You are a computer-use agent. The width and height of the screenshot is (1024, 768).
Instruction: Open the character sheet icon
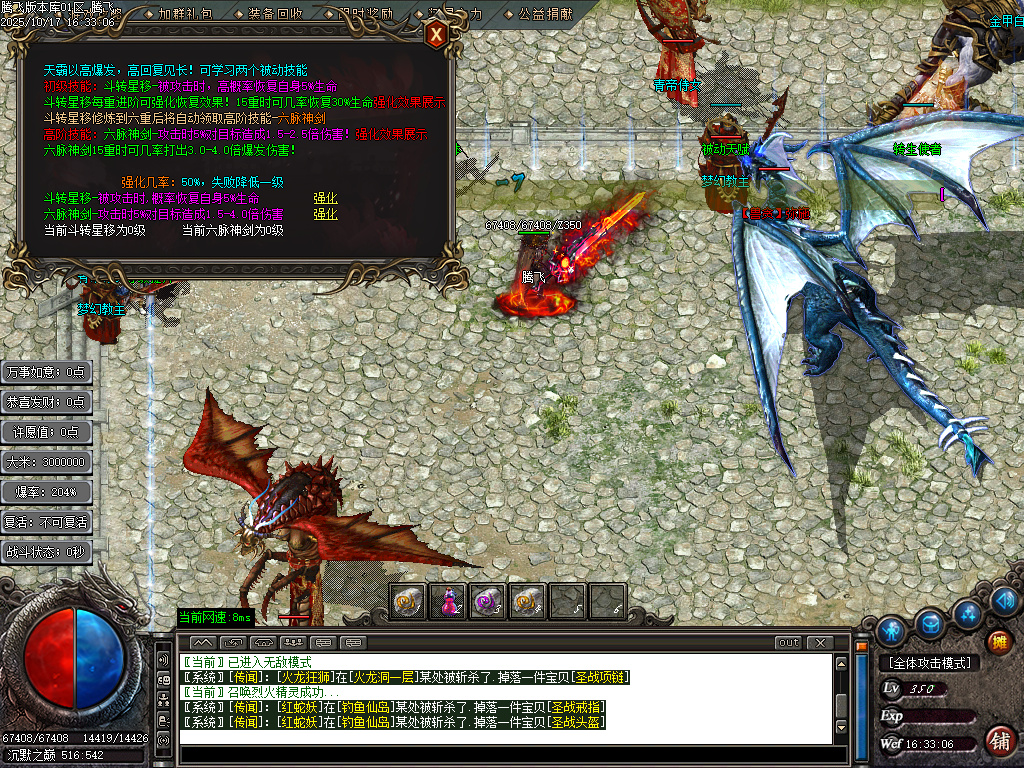(891, 631)
